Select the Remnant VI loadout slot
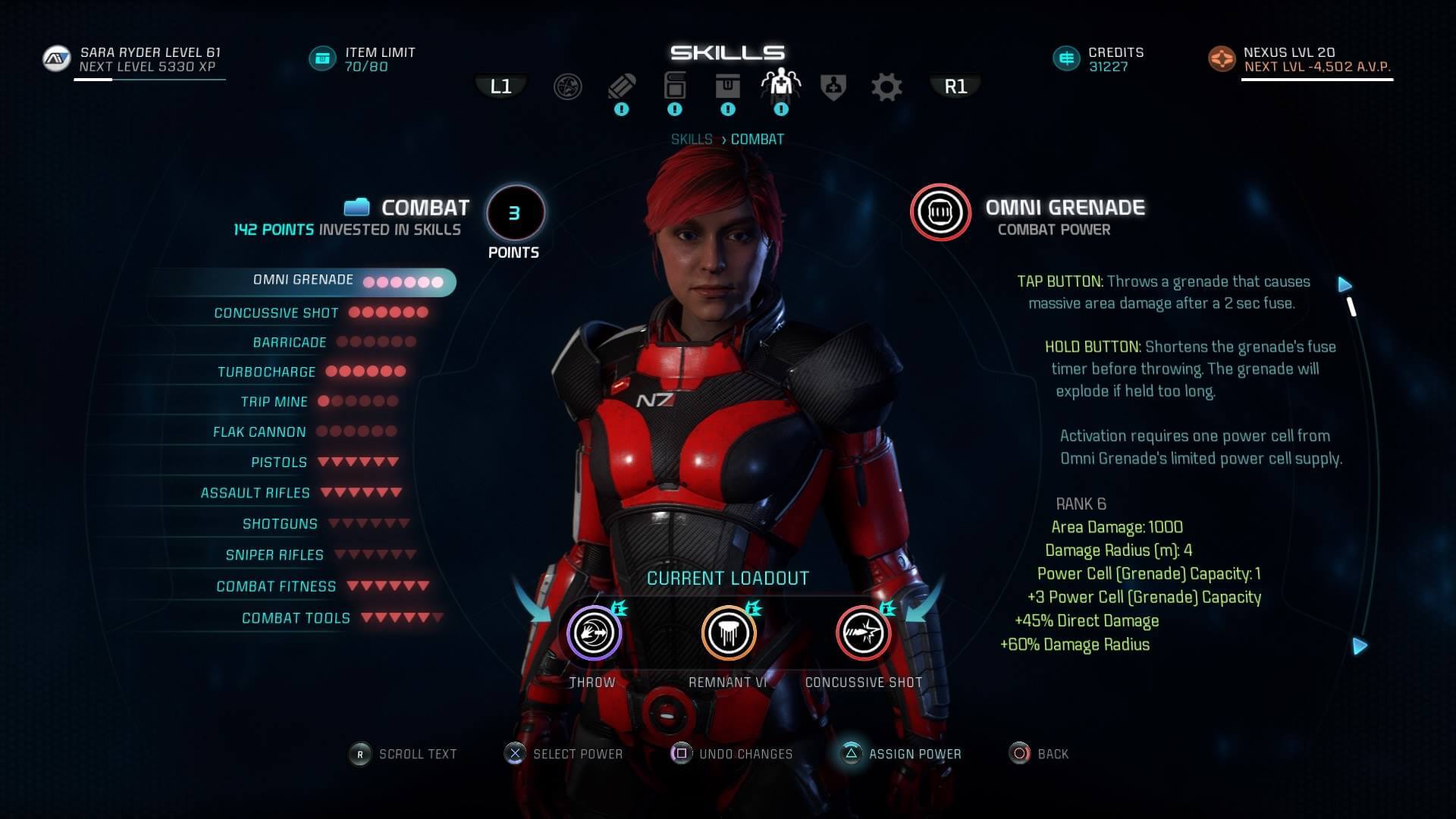This screenshot has width=1456, height=819. (x=728, y=633)
